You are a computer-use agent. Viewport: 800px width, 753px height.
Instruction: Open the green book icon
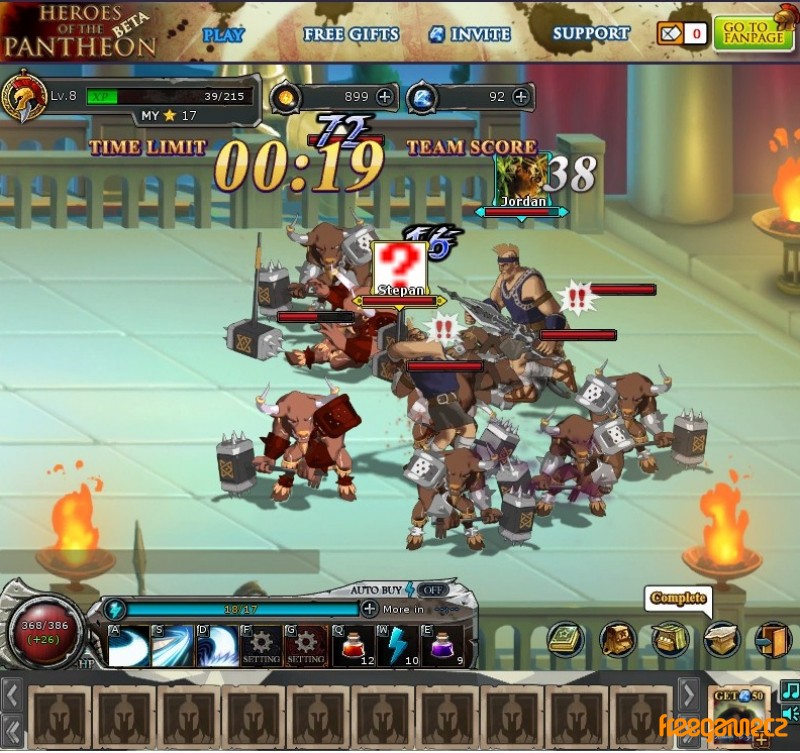pyautogui.click(x=565, y=639)
